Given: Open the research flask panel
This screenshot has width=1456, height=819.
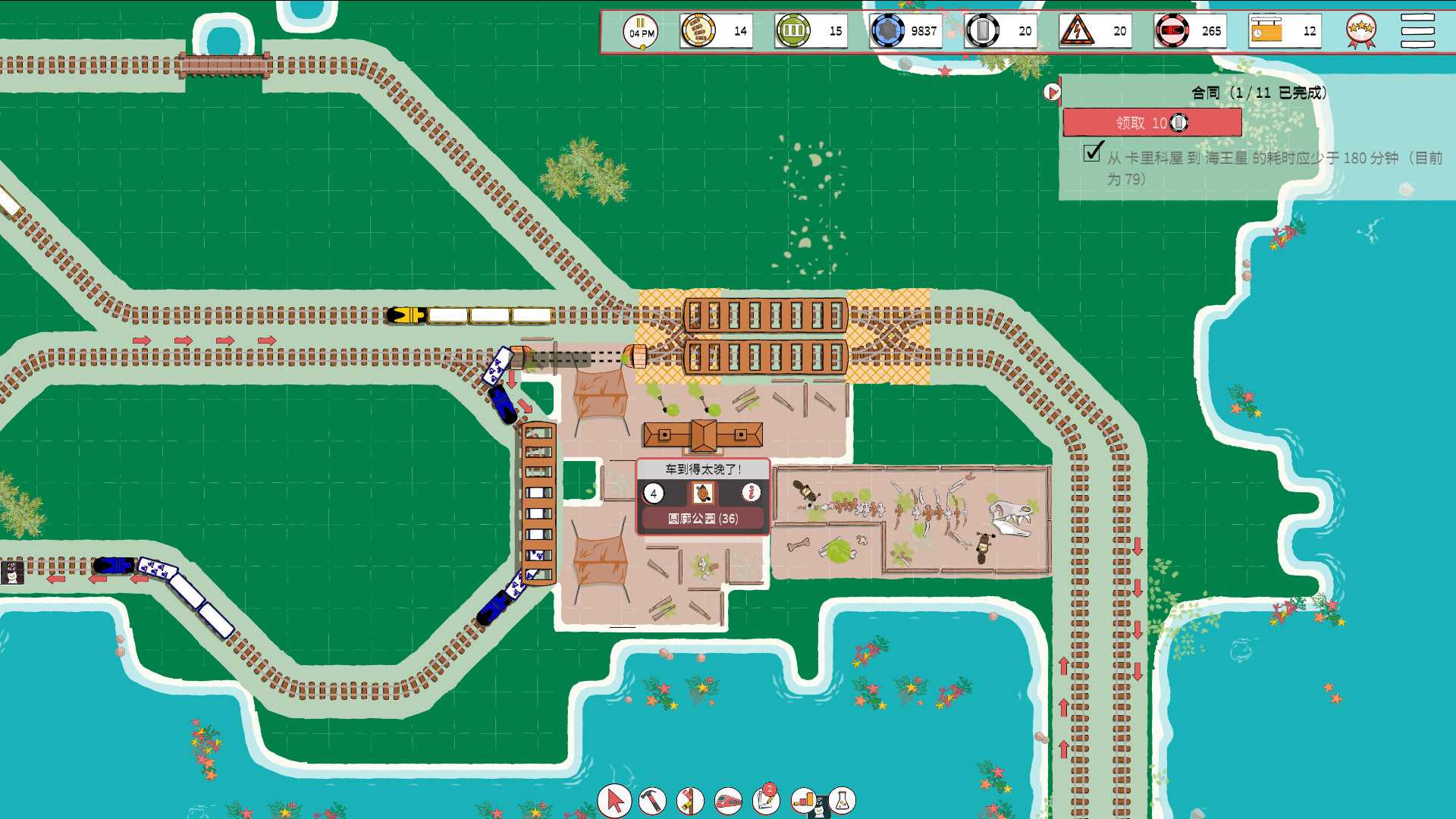Looking at the screenshot, I should coord(842,801).
